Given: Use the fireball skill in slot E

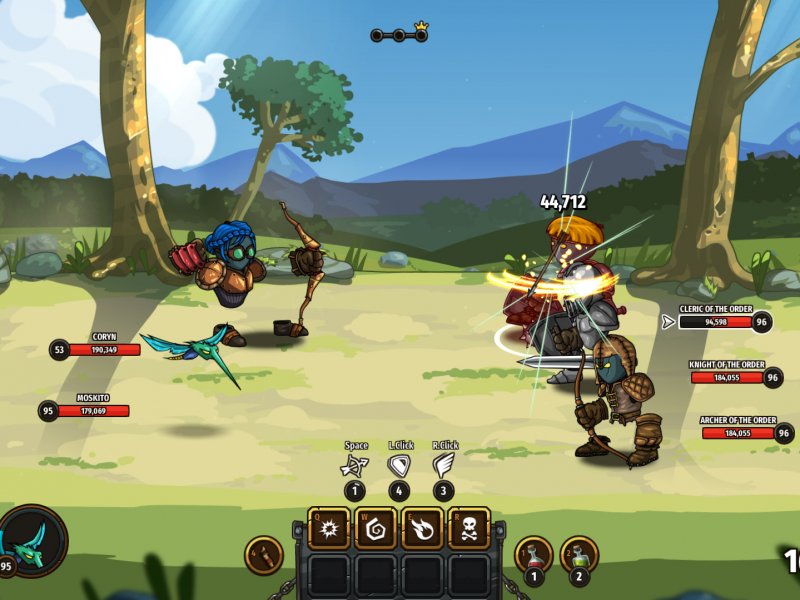Looking at the screenshot, I should point(422,528).
